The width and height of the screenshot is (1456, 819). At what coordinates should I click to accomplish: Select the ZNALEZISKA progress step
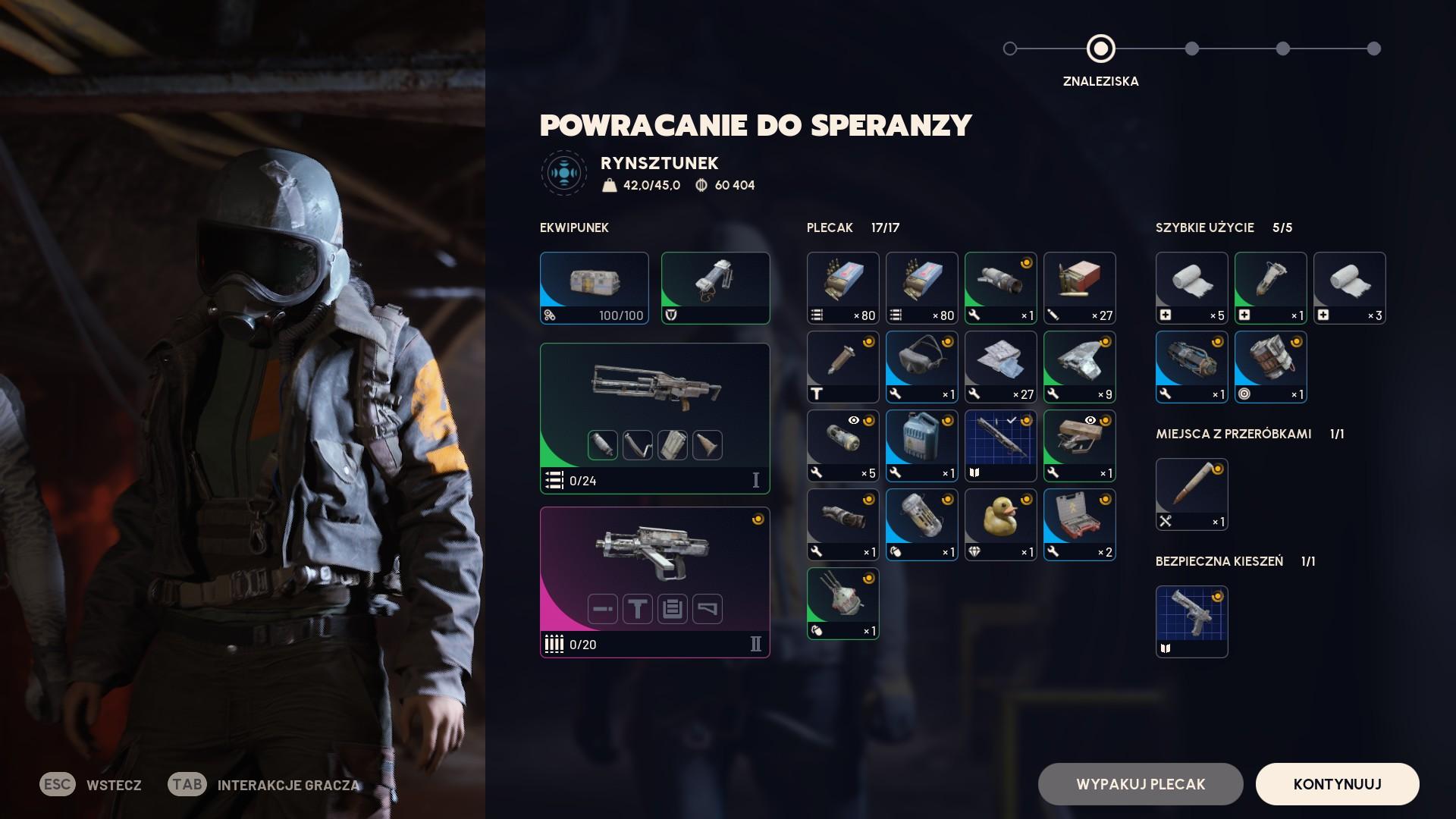tap(1100, 49)
